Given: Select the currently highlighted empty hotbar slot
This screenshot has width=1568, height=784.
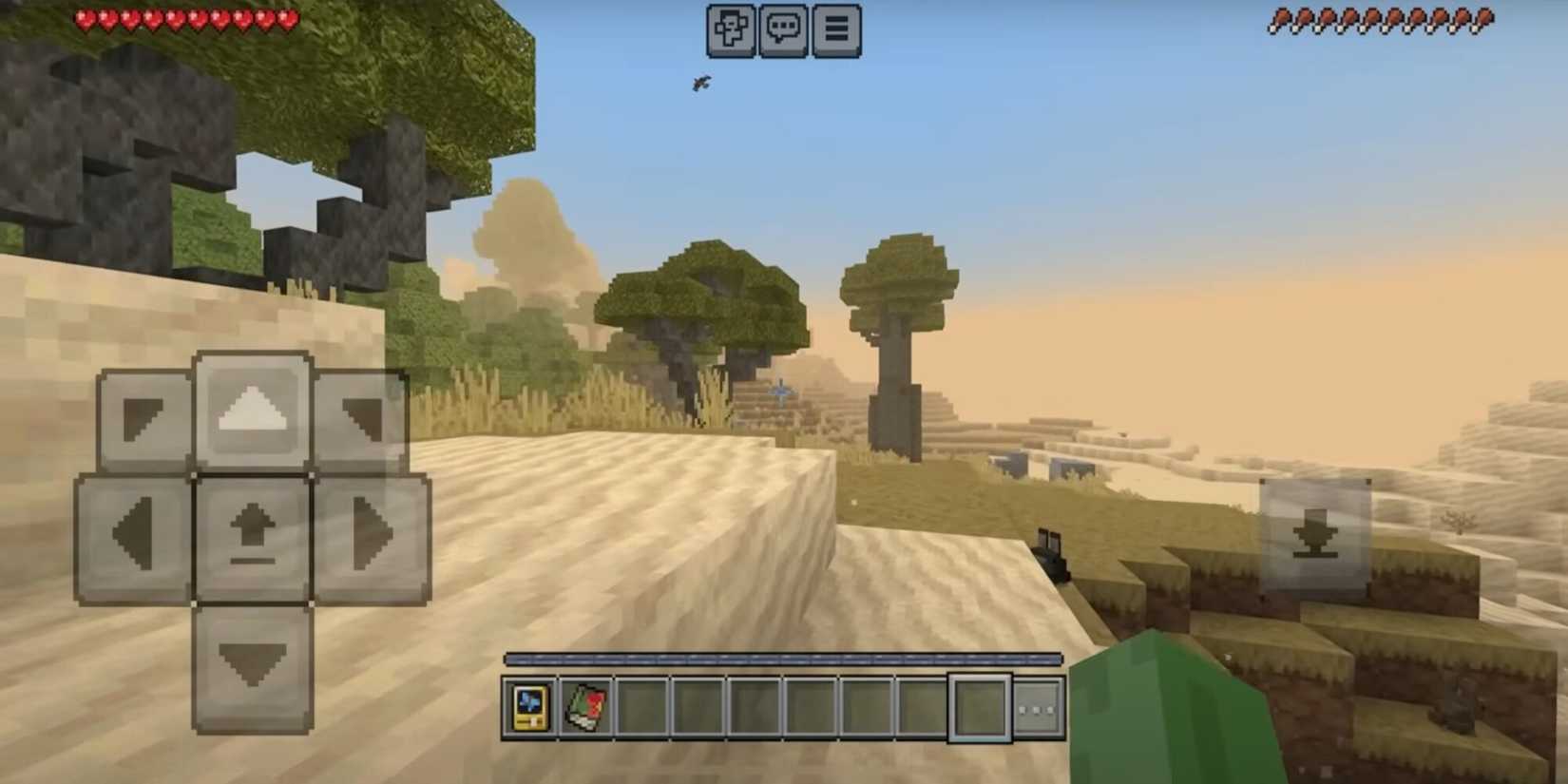Looking at the screenshot, I should coord(979,707).
